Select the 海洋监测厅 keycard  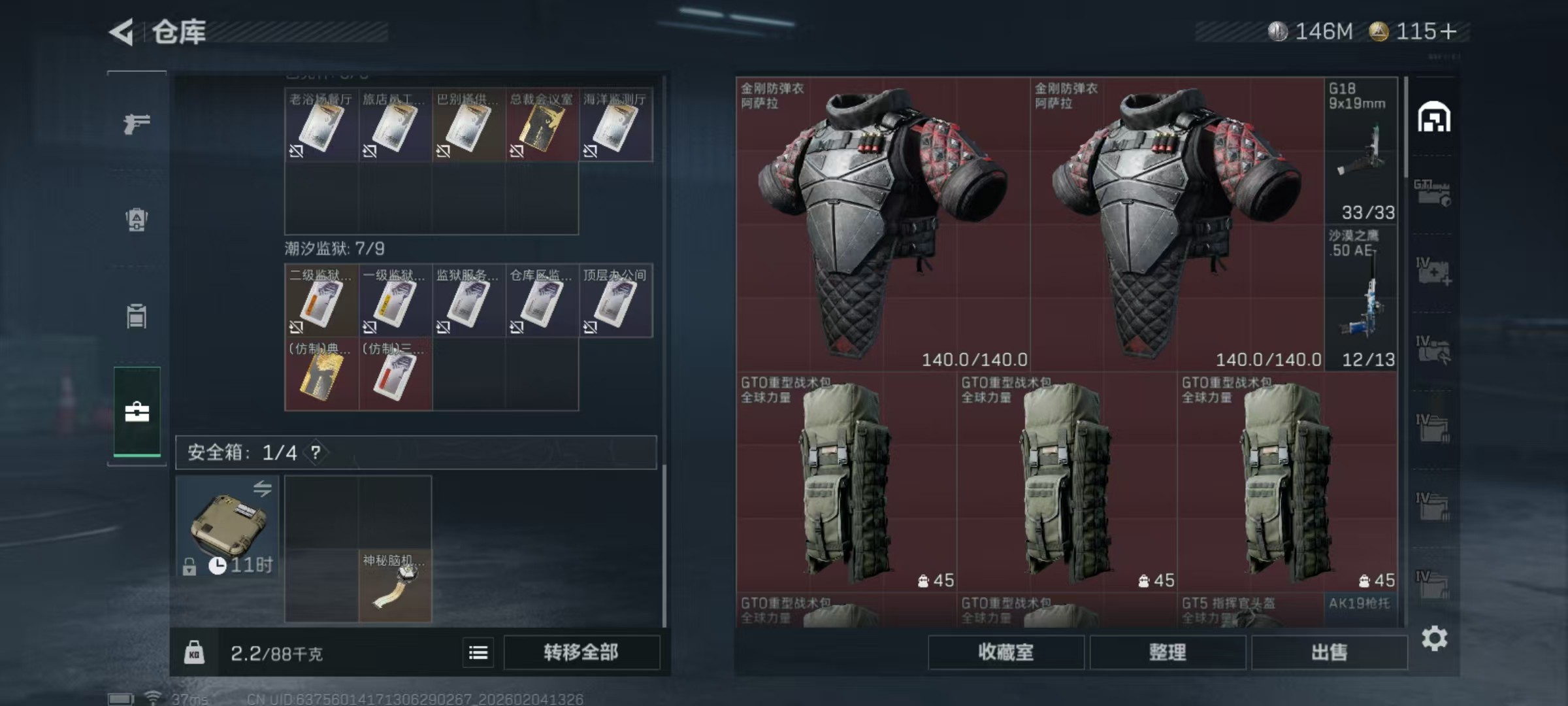tap(615, 125)
